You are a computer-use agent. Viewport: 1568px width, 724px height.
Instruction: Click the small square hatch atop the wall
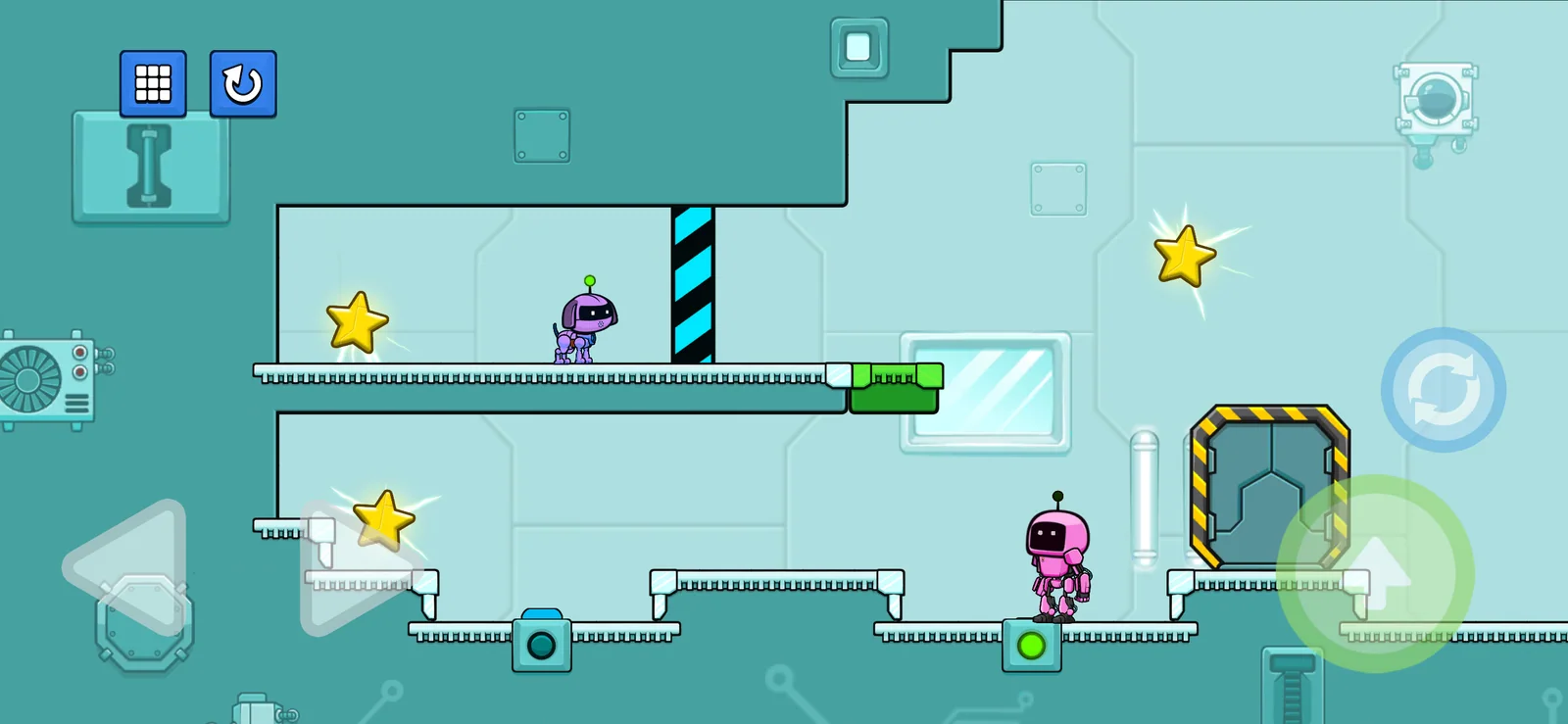859,45
